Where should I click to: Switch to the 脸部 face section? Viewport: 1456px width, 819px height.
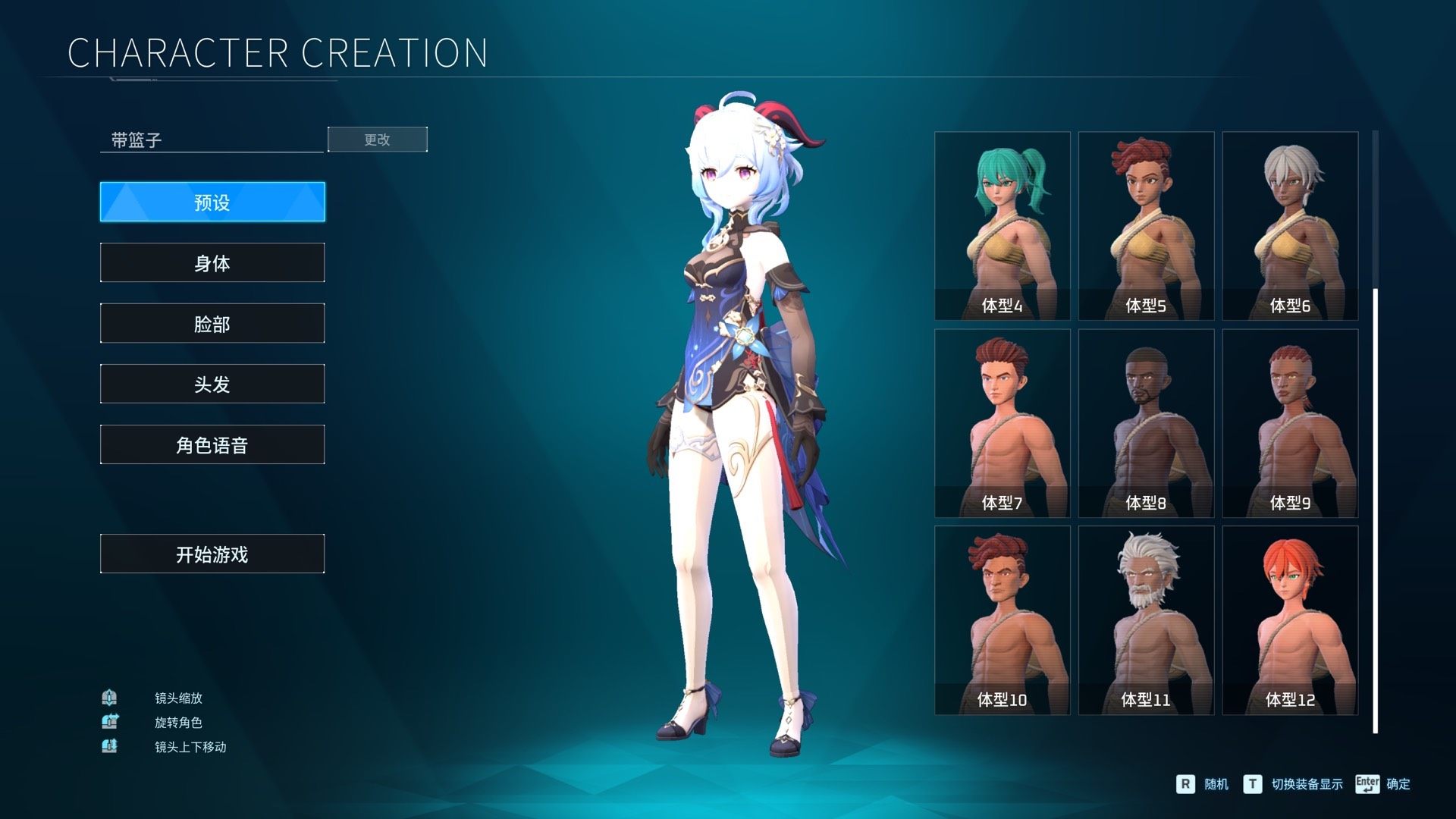pos(212,323)
